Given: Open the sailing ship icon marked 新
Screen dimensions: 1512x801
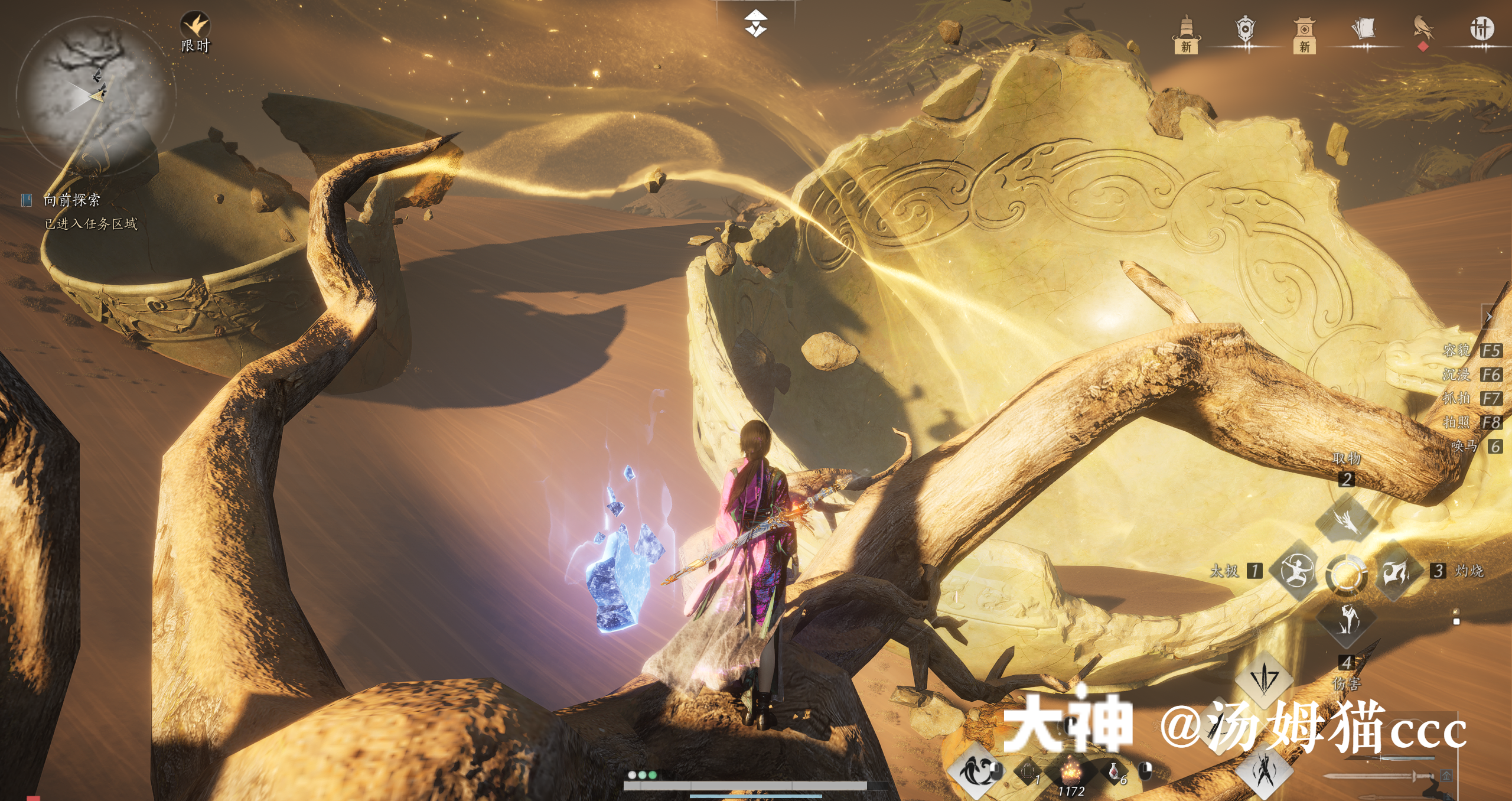Looking at the screenshot, I should 1186,34.
